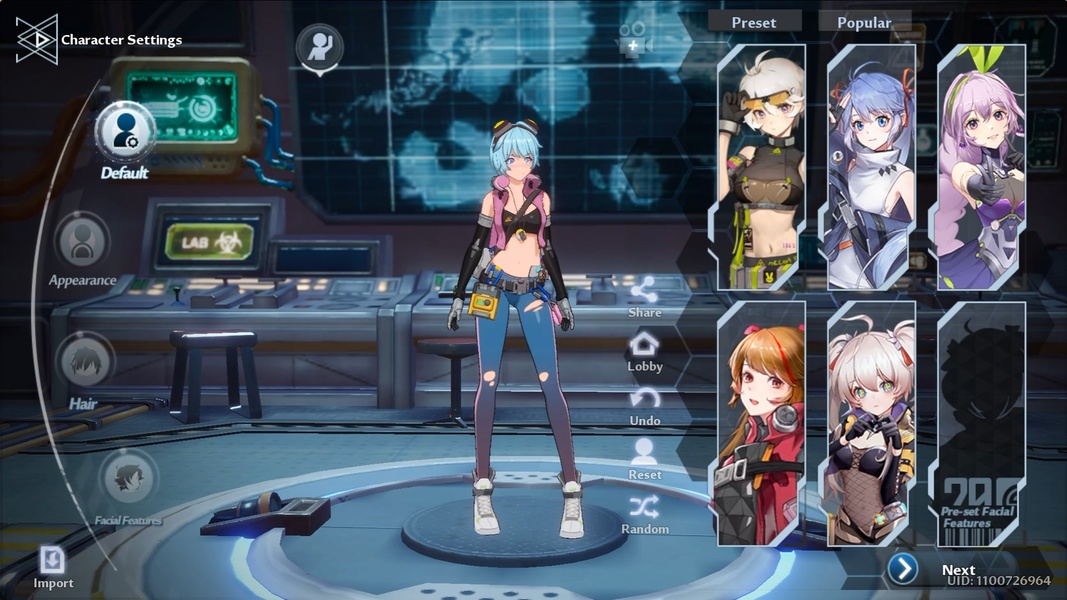Open the Popular presets tab
This screenshot has width=1067, height=600.
(x=864, y=22)
